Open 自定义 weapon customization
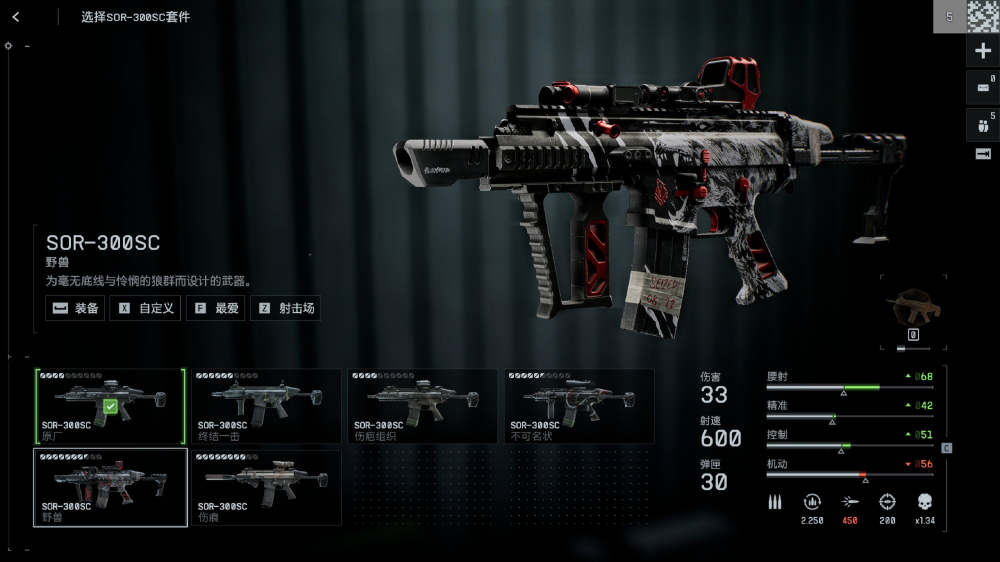1000x562 pixels. click(146, 308)
